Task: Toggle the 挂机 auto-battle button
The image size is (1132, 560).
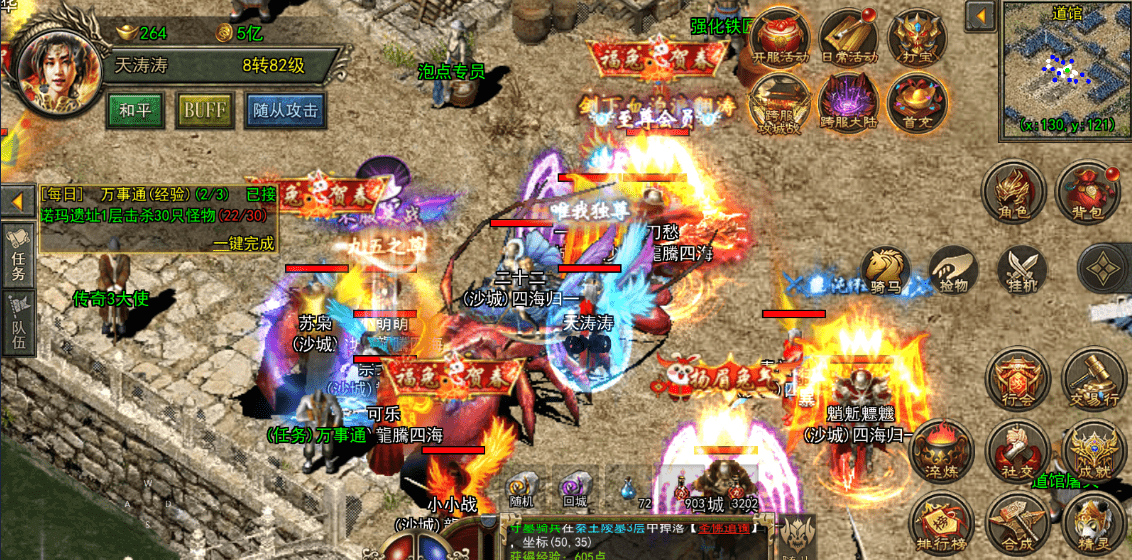Action: (1020, 270)
